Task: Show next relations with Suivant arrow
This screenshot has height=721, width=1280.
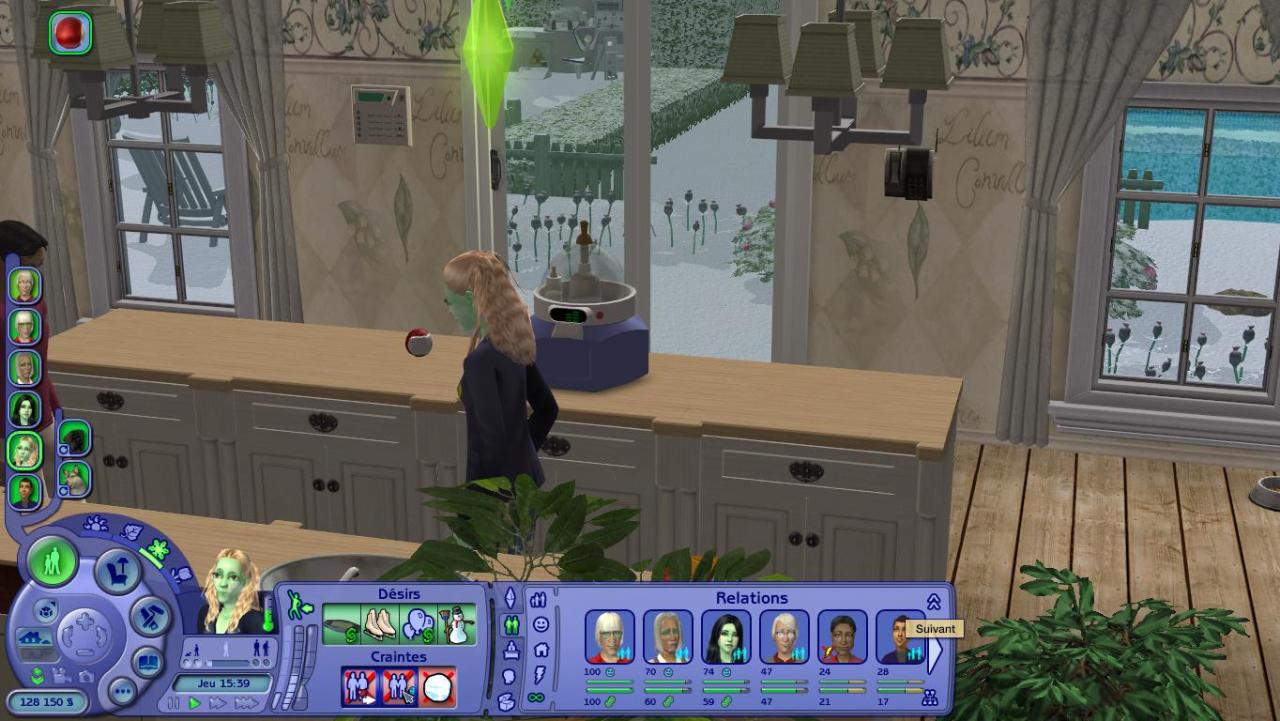Action: (936, 654)
